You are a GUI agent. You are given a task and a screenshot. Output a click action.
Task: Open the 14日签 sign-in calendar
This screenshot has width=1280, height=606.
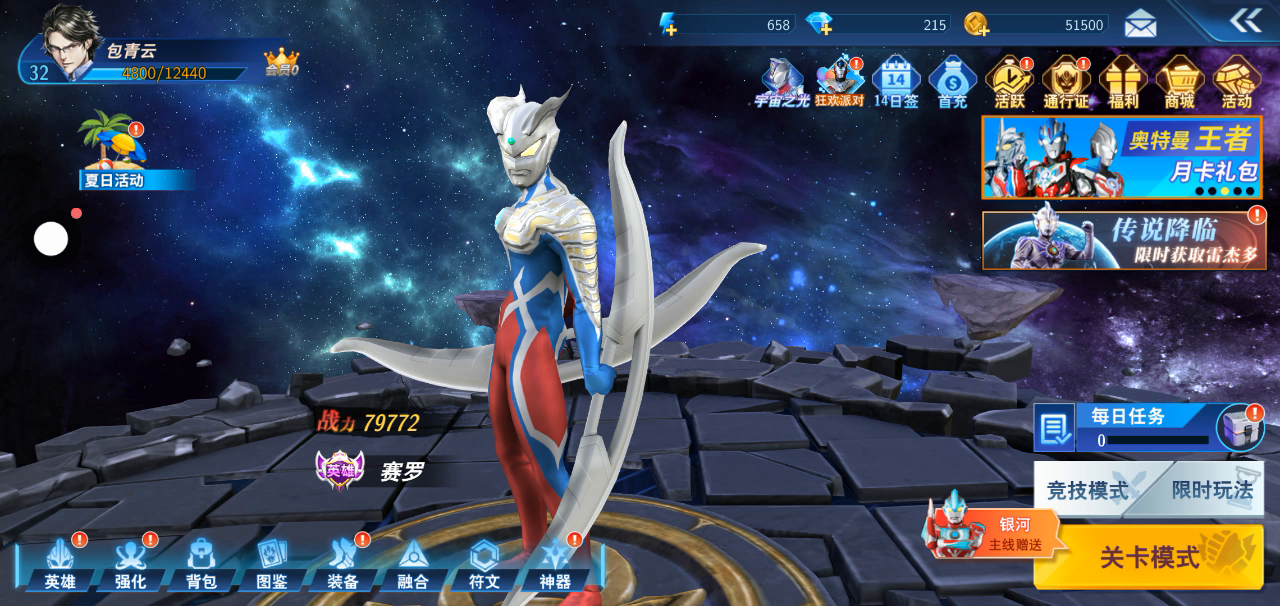click(x=896, y=82)
